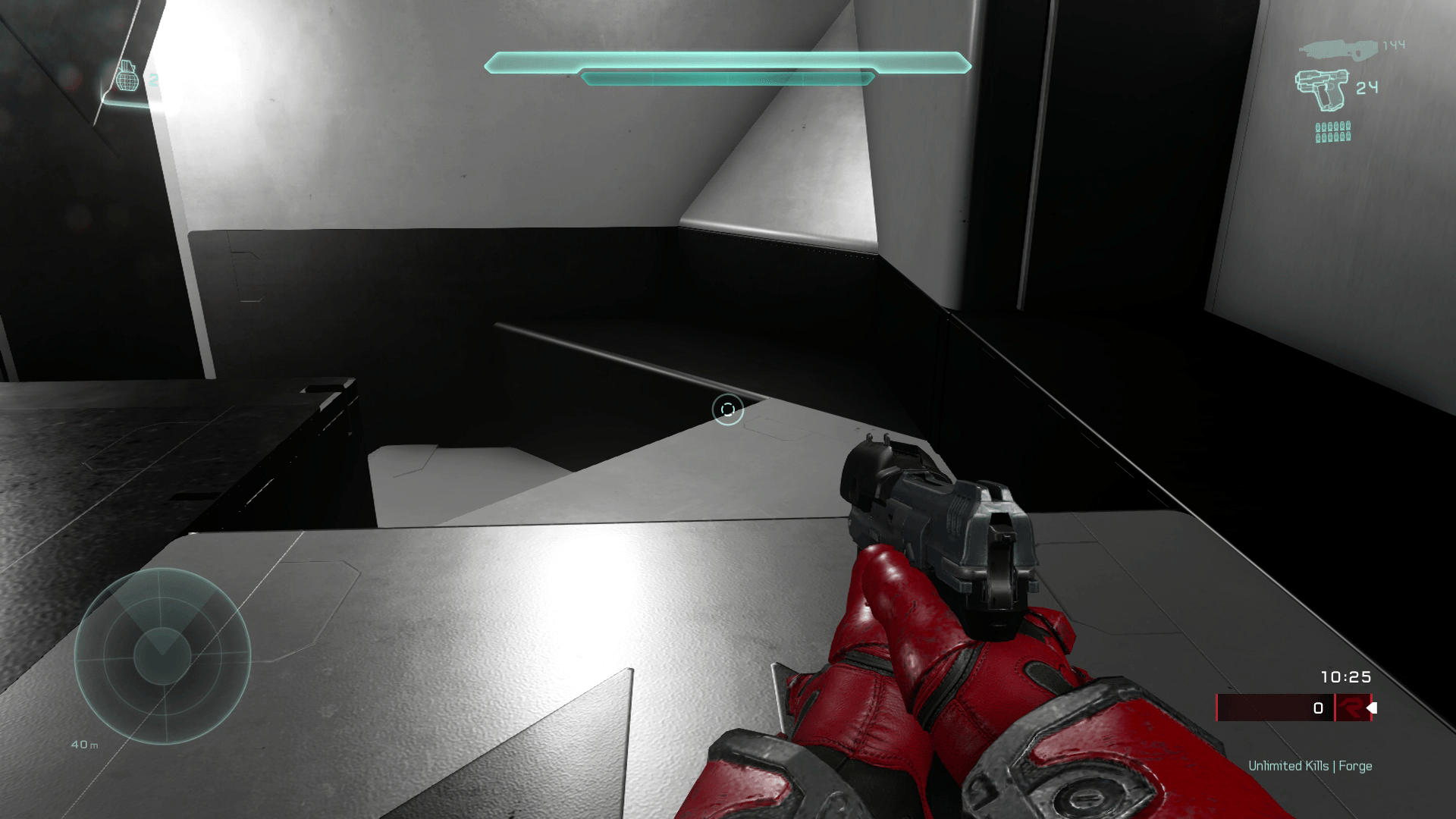
Task: Switch to the assault rifle icon
Action: pyautogui.click(x=1338, y=49)
